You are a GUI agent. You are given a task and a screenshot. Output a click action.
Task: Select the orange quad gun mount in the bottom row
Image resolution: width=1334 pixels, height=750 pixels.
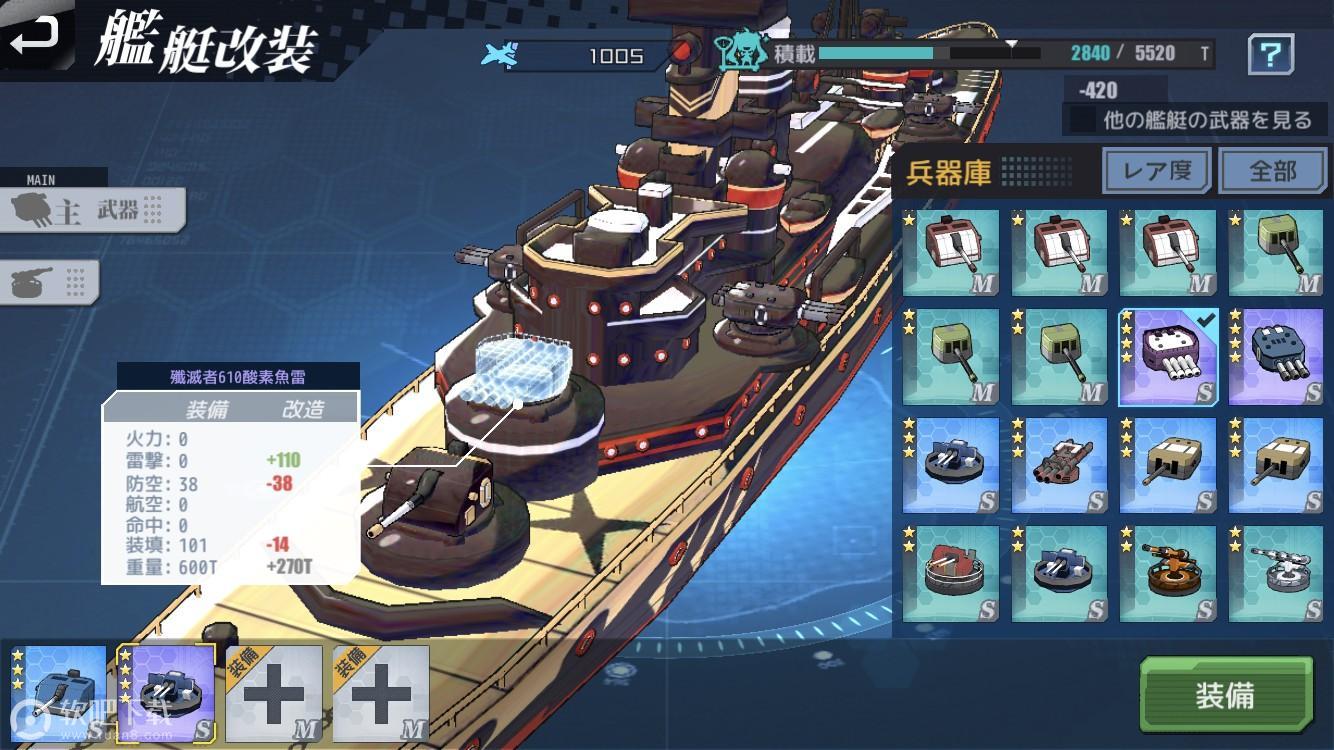click(1166, 572)
